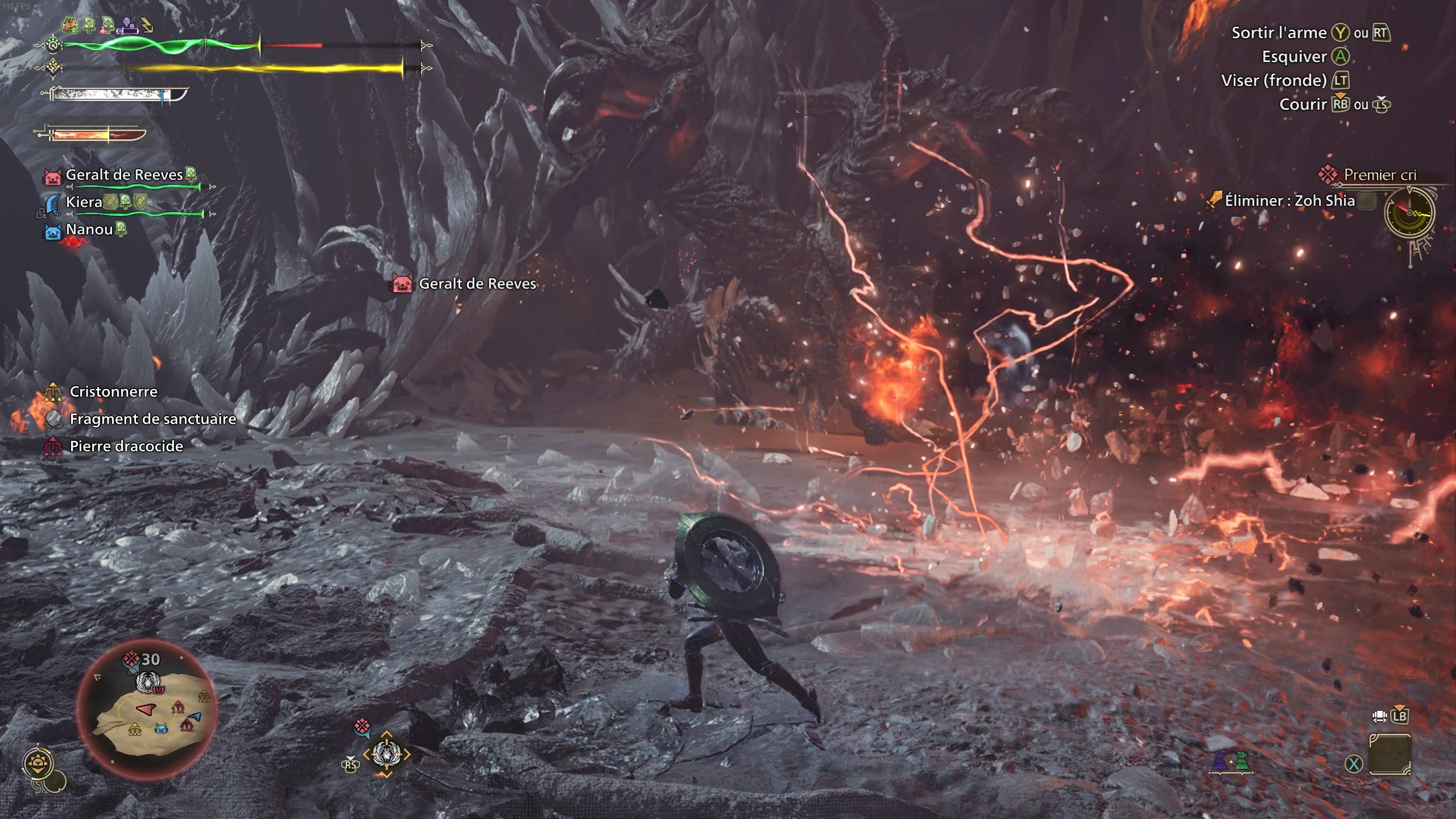This screenshot has height=819, width=1456.
Task: Open the map notebook icon beside the X prompt
Action: pos(1389,755)
